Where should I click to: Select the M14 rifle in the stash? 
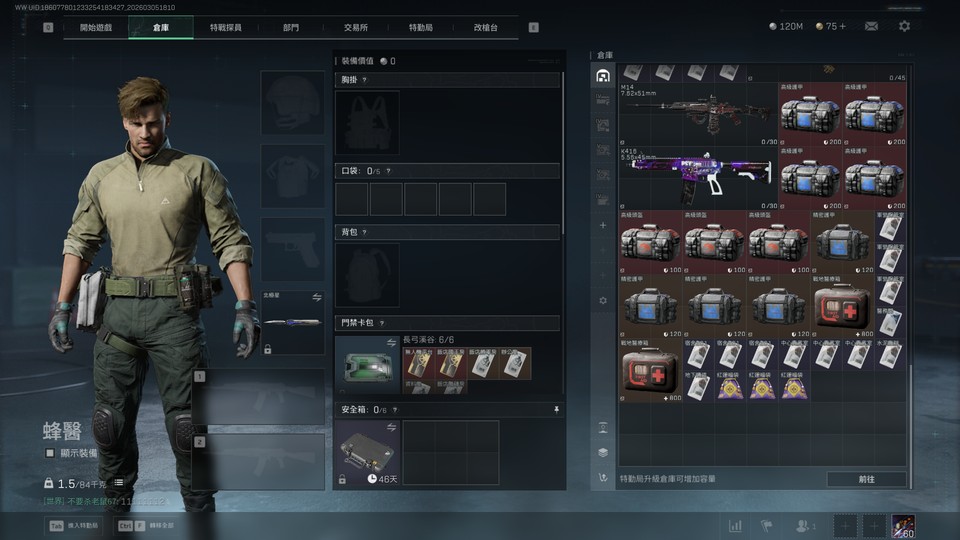tap(698, 113)
